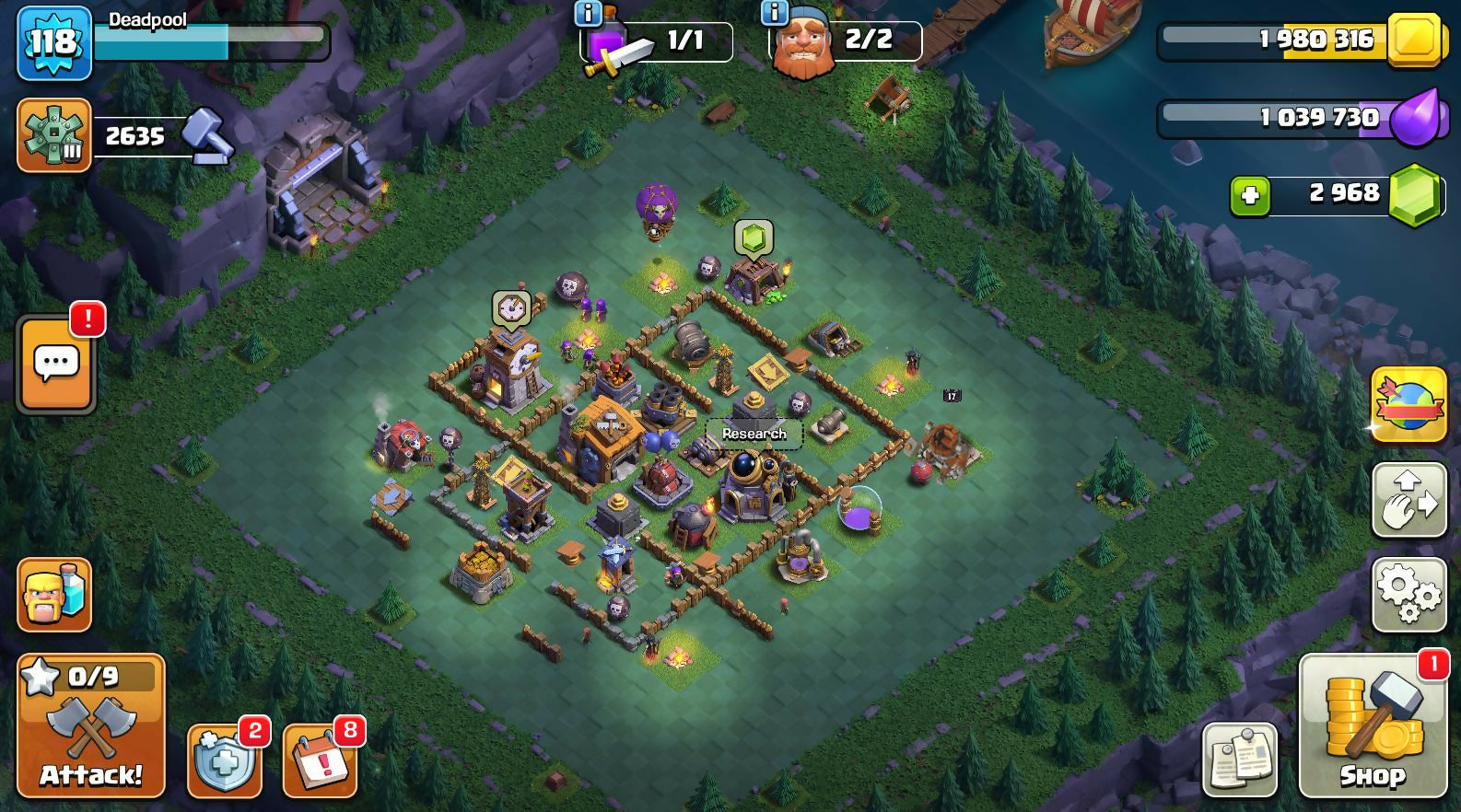Viewport: 1461px width, 812px height.
Task: Open the notes clipboard button
Action: (x=1239, y=760)
